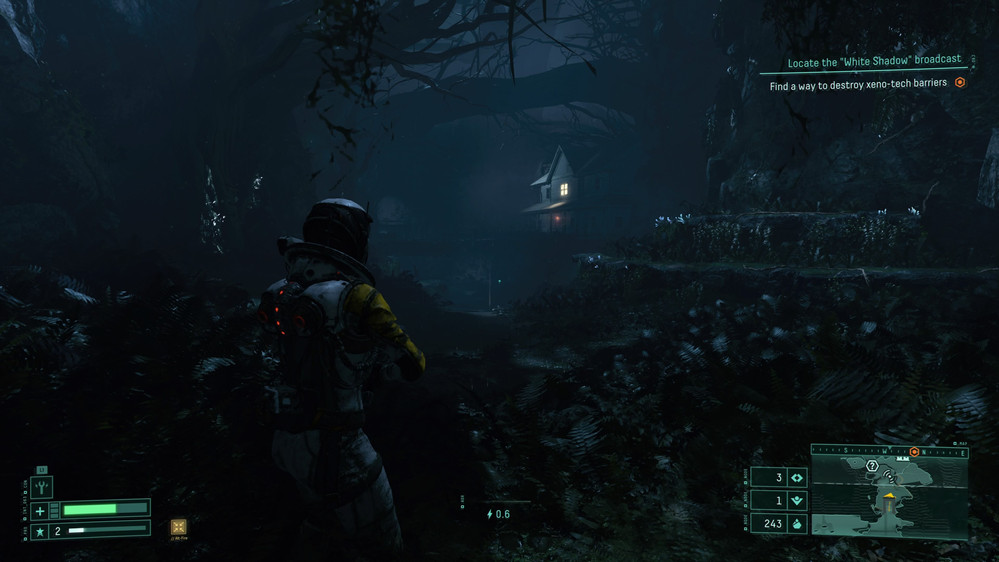999x562 pixels.
Task: Select the wrench tool slot icon
Action: point(42,487)
